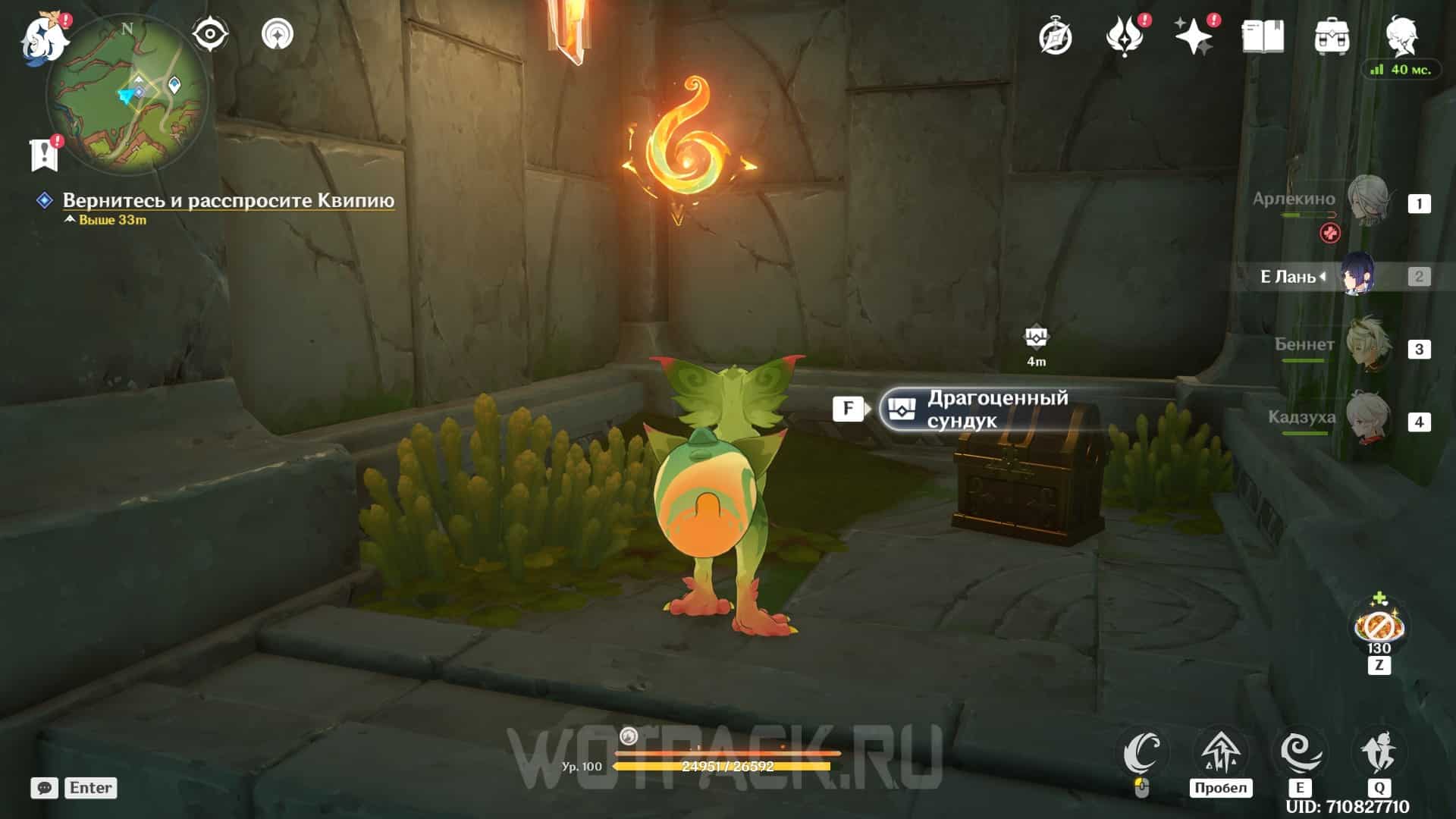
Task: Open the events icon with red notification
Action: coord(1125,36)
